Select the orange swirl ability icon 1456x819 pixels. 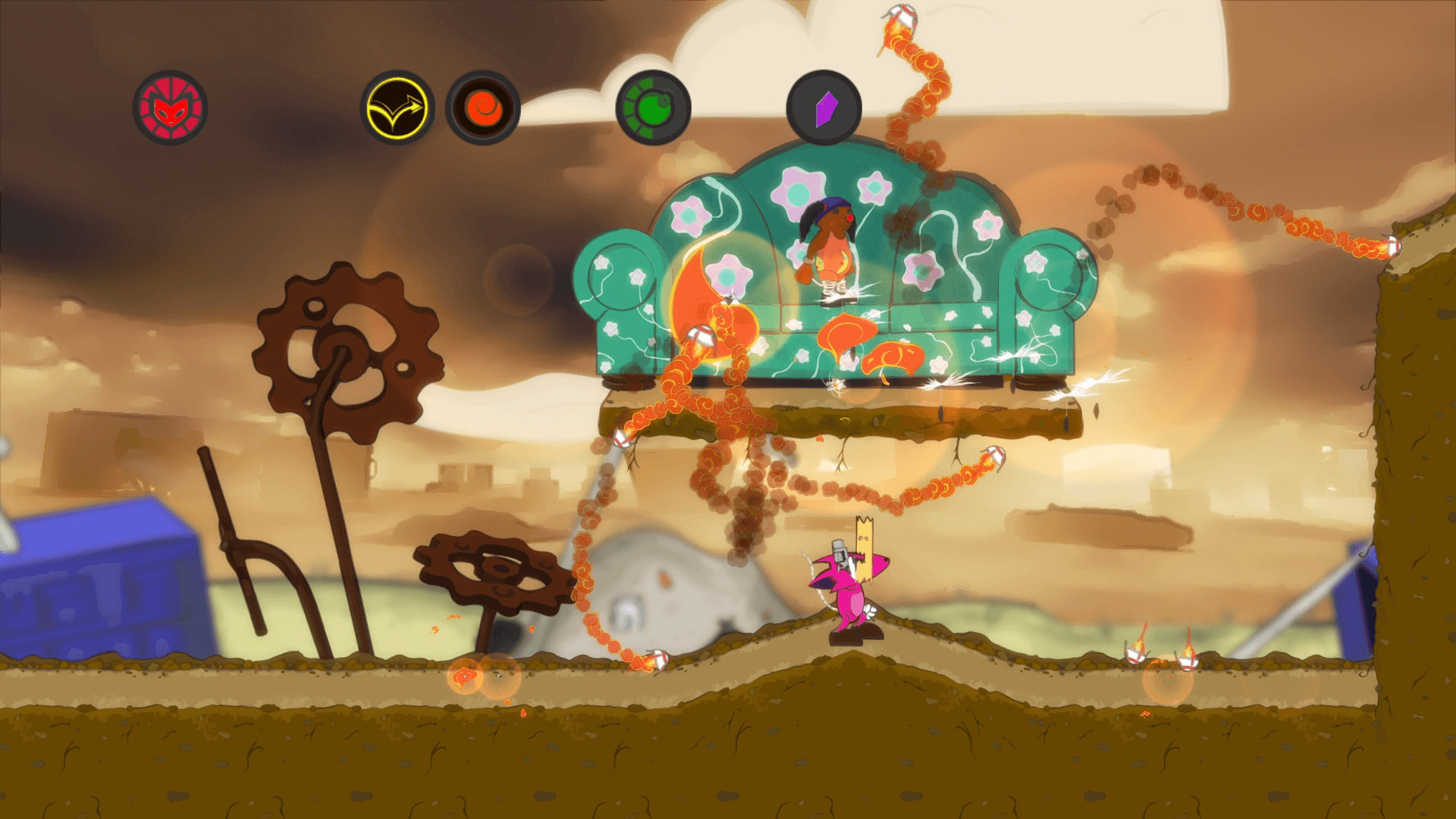[483, 108]
